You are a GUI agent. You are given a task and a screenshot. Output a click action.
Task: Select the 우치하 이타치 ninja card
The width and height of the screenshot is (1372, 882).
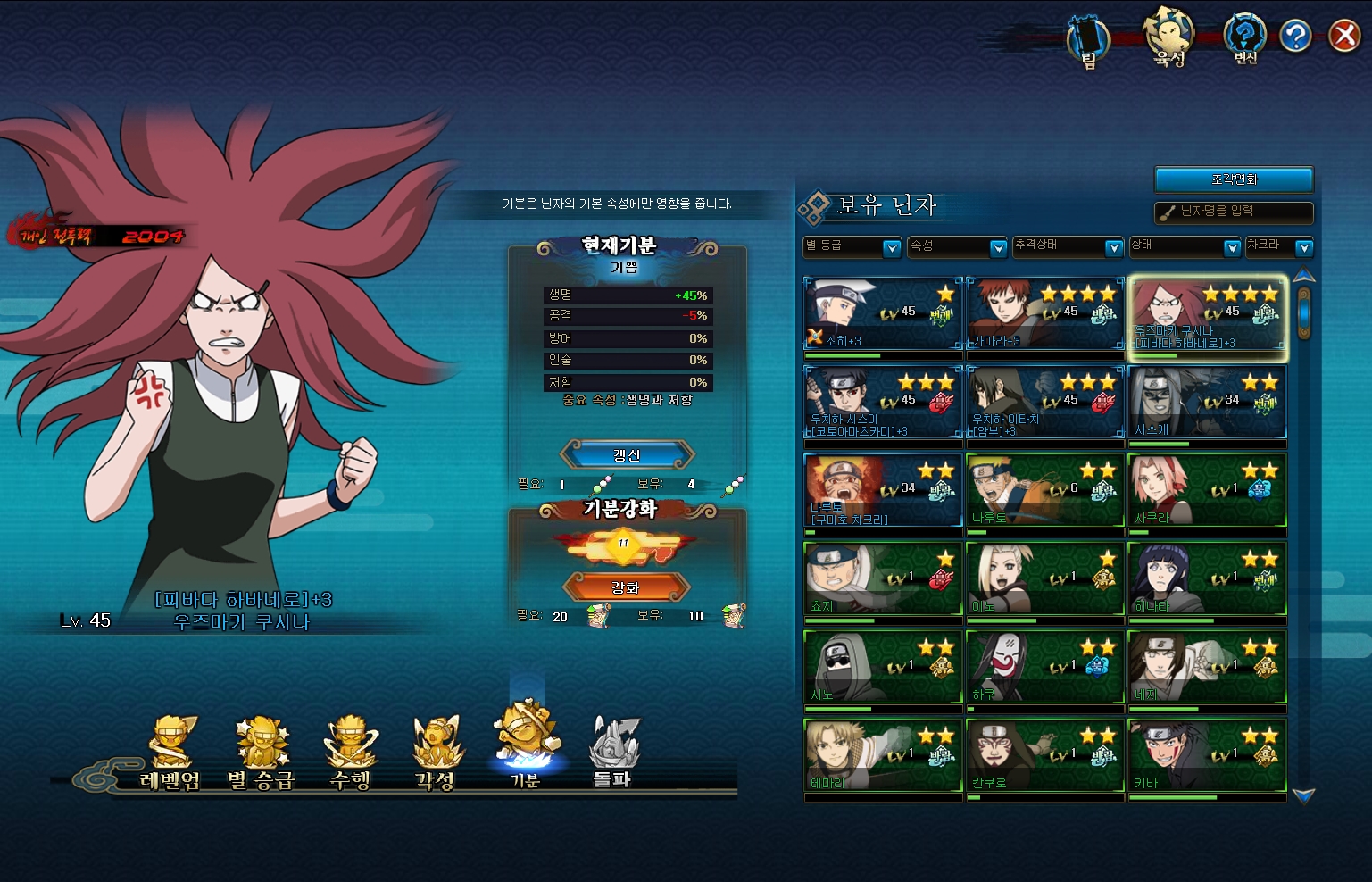(1044, 402)
